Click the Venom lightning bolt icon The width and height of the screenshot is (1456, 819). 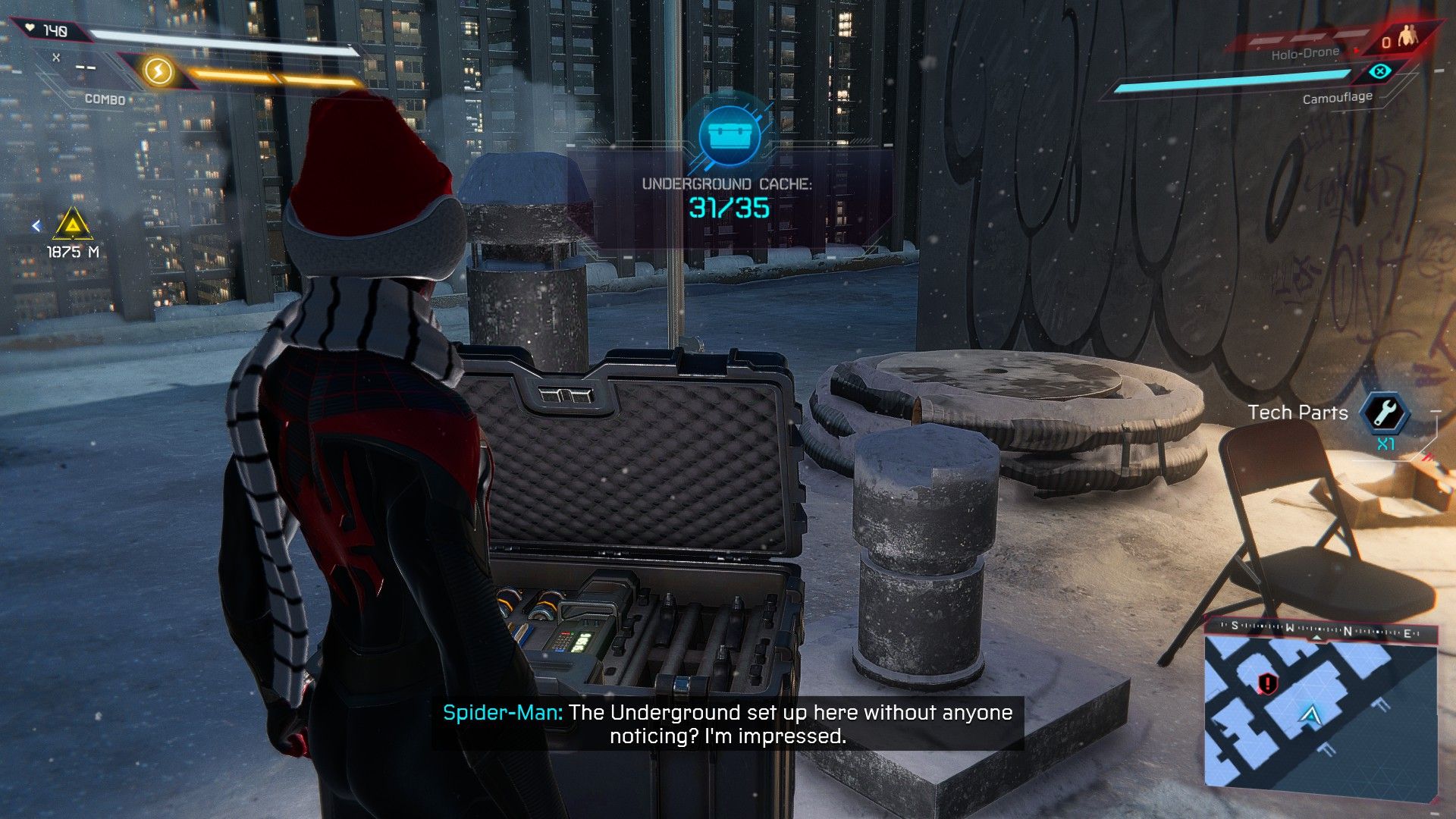click(158, 72)
